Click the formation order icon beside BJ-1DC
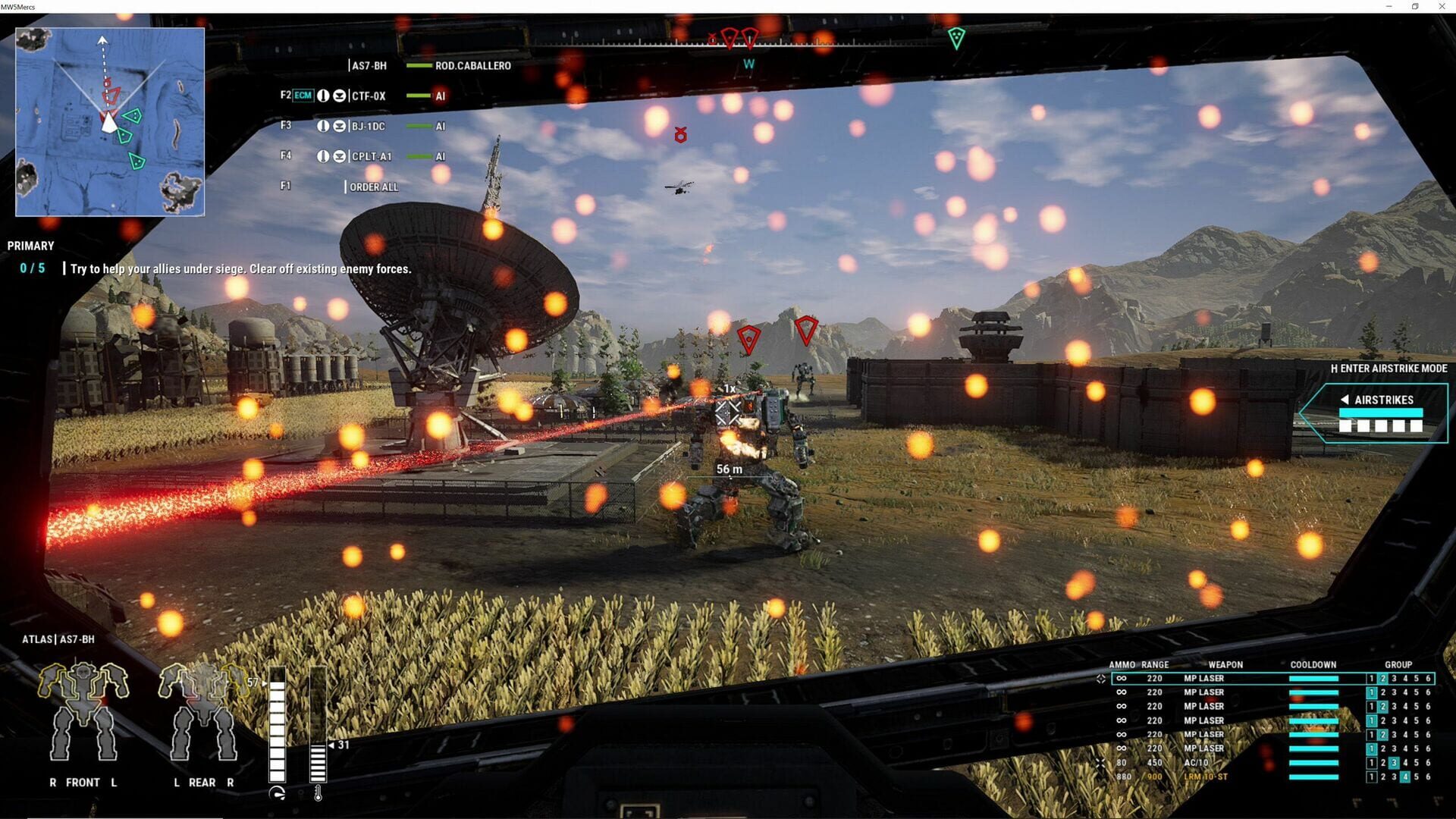 pos(340,126)
